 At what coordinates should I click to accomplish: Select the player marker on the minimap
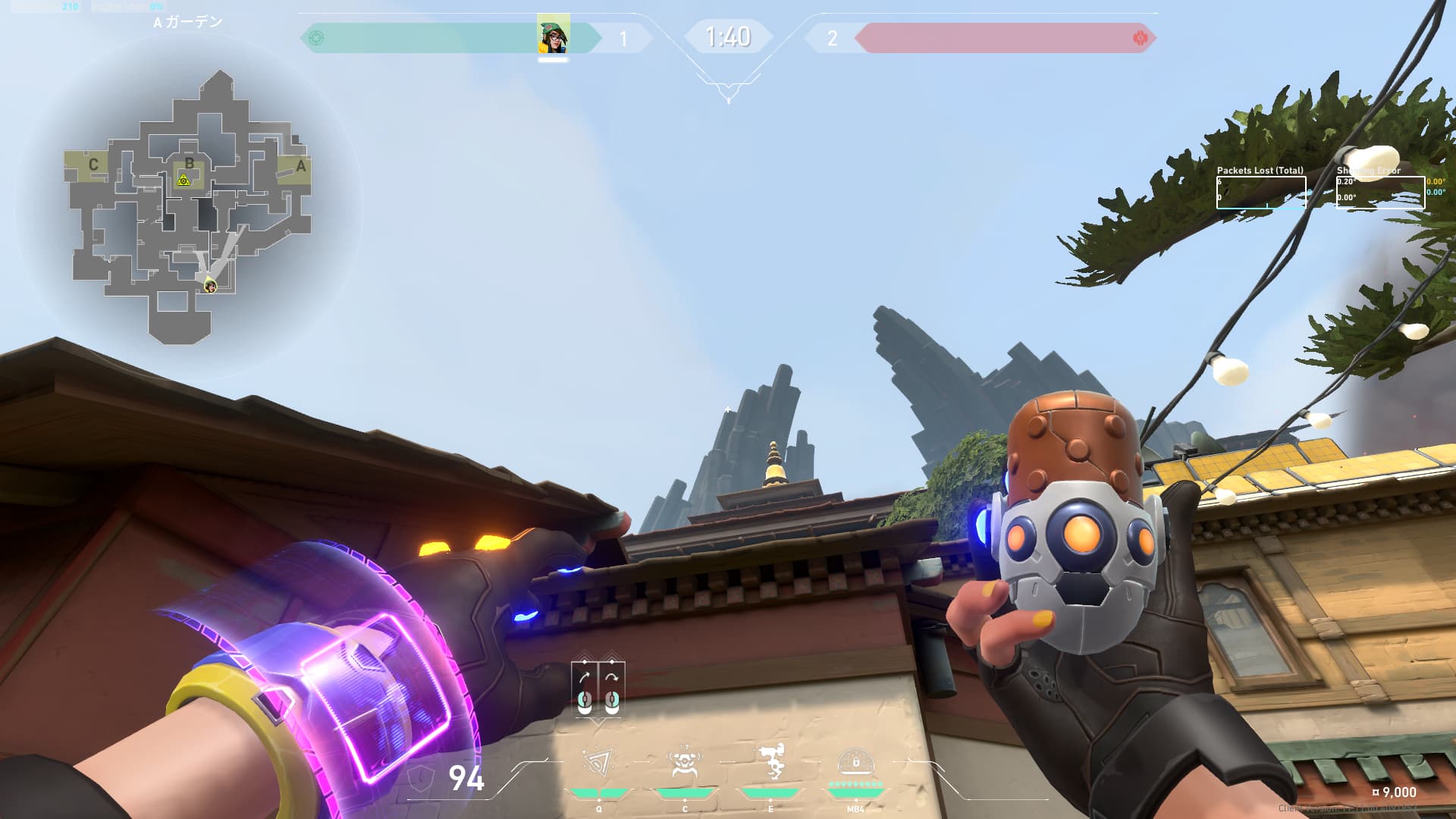tap(210, 285)
